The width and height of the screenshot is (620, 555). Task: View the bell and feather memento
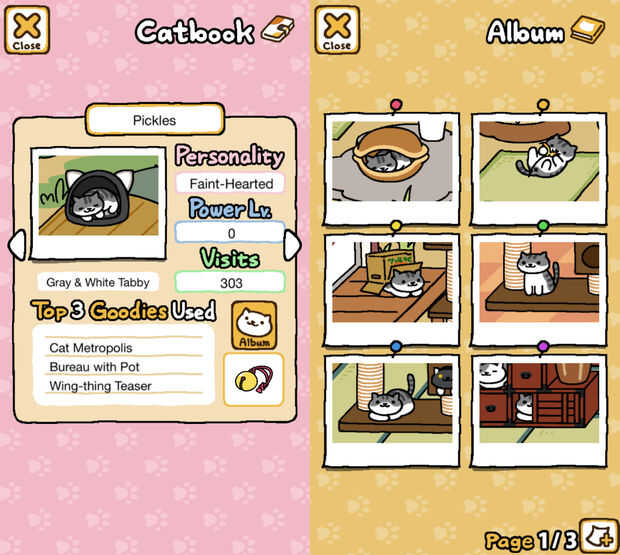(x=253, y=379)
